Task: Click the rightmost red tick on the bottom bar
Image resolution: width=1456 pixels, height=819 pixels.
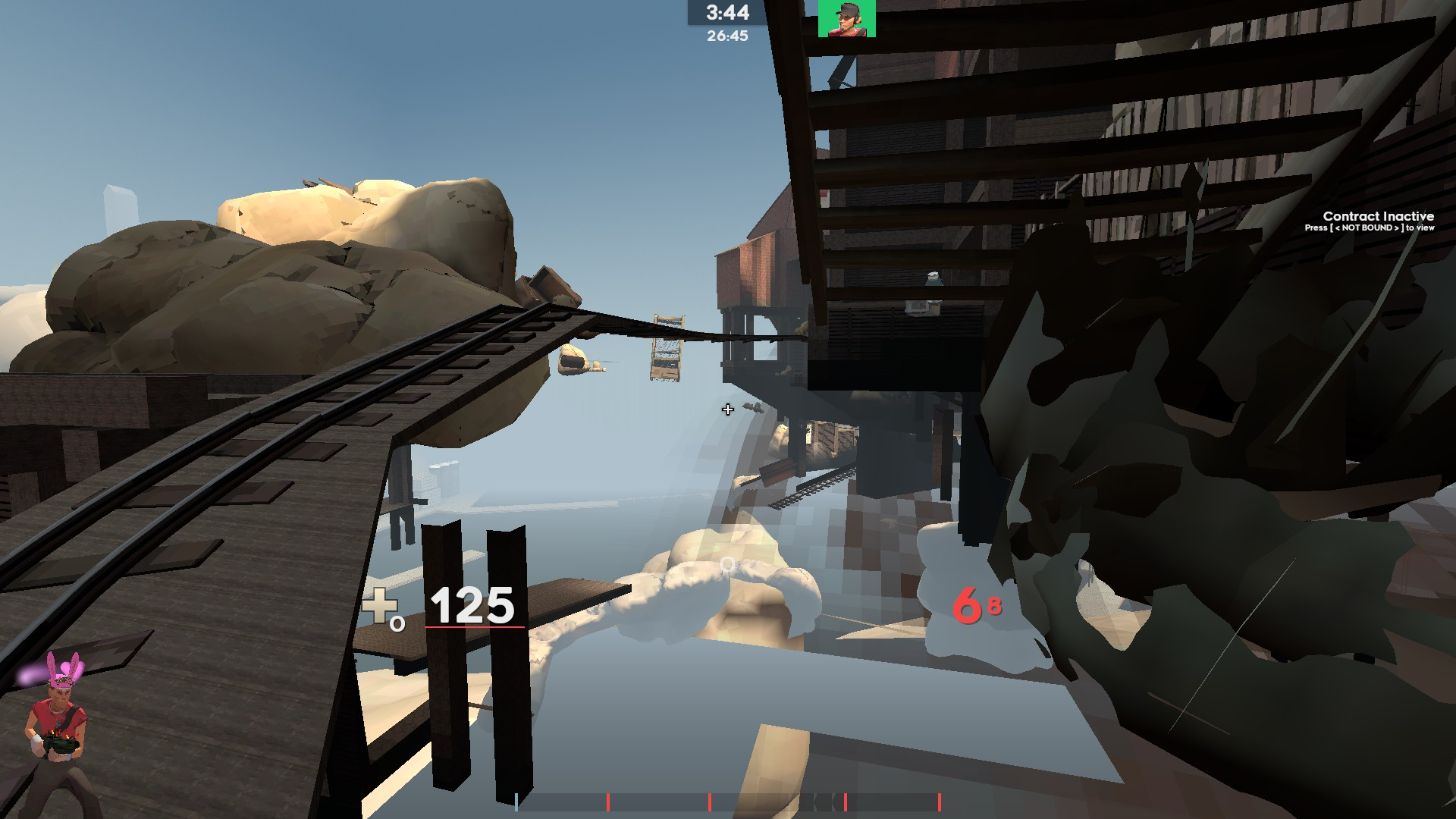Action: (940, 800)
